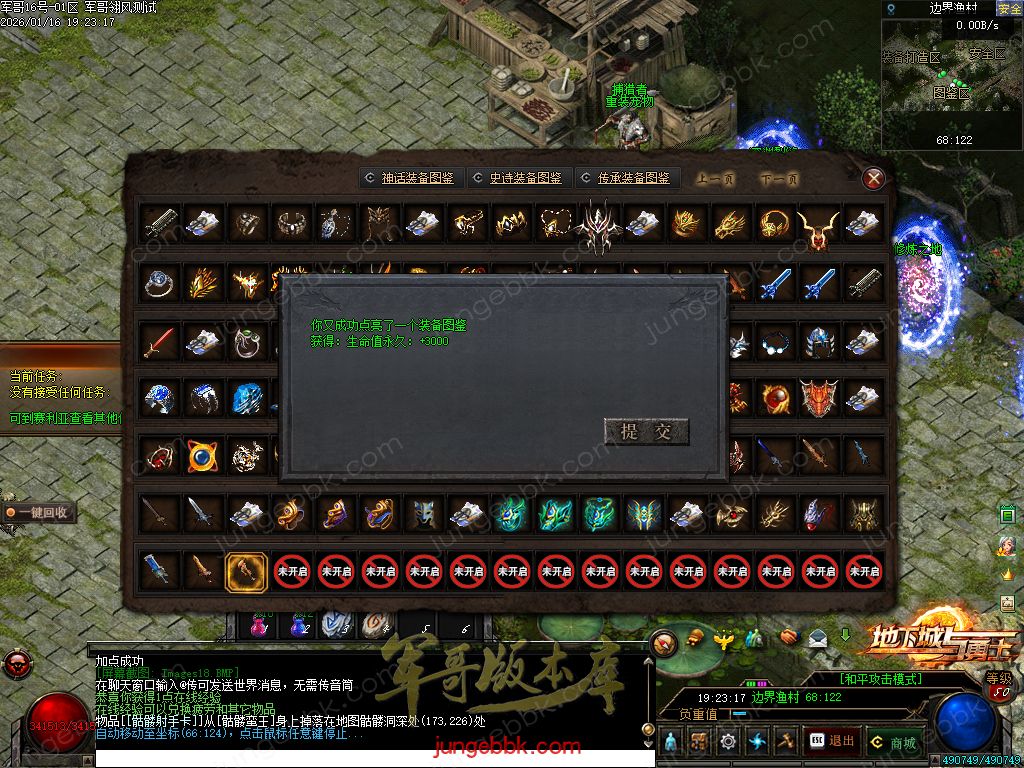
Task: Click the 退出 exit button
Action: click(x=832, y=741)
